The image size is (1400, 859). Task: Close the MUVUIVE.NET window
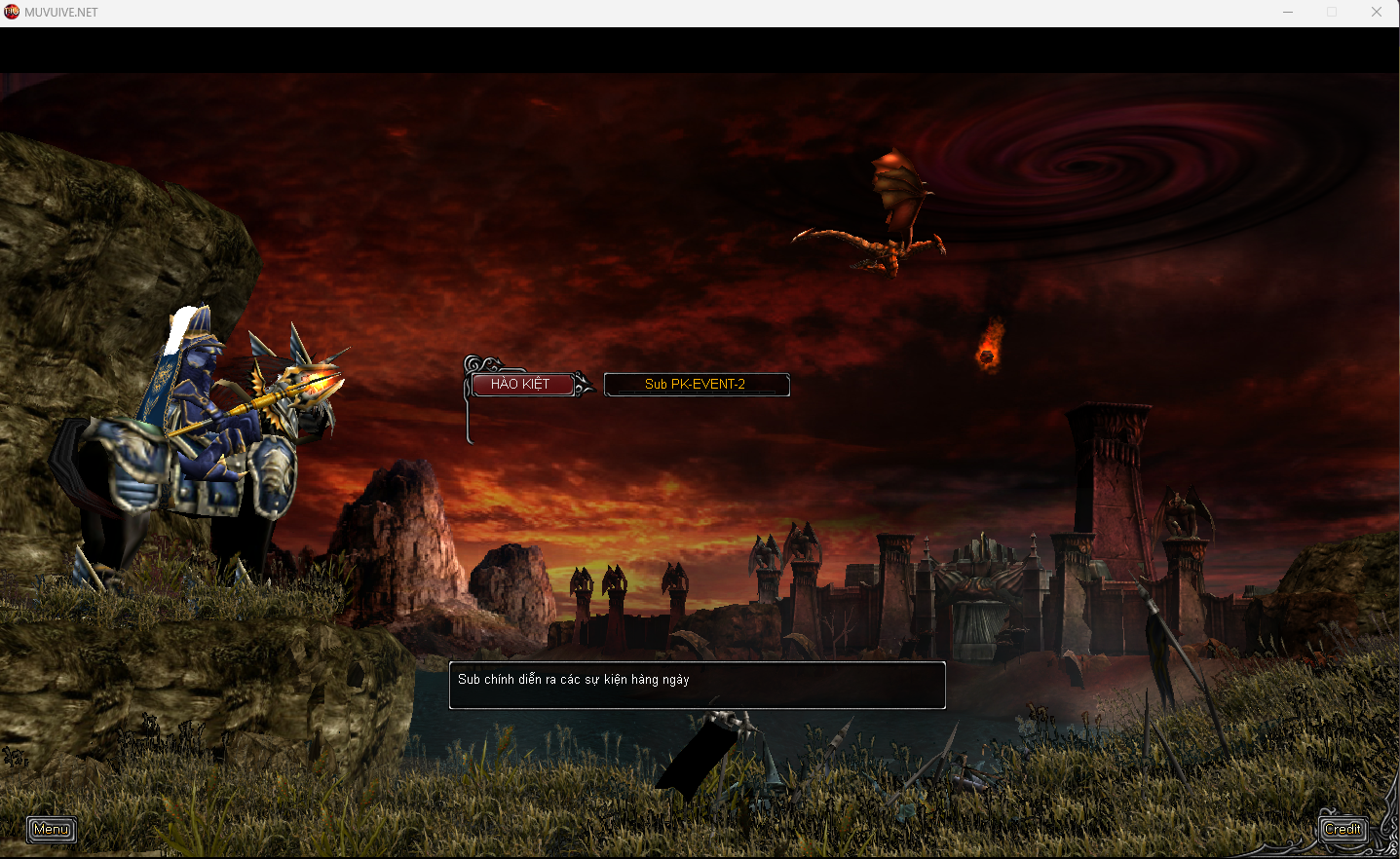tap(1376, 13)
